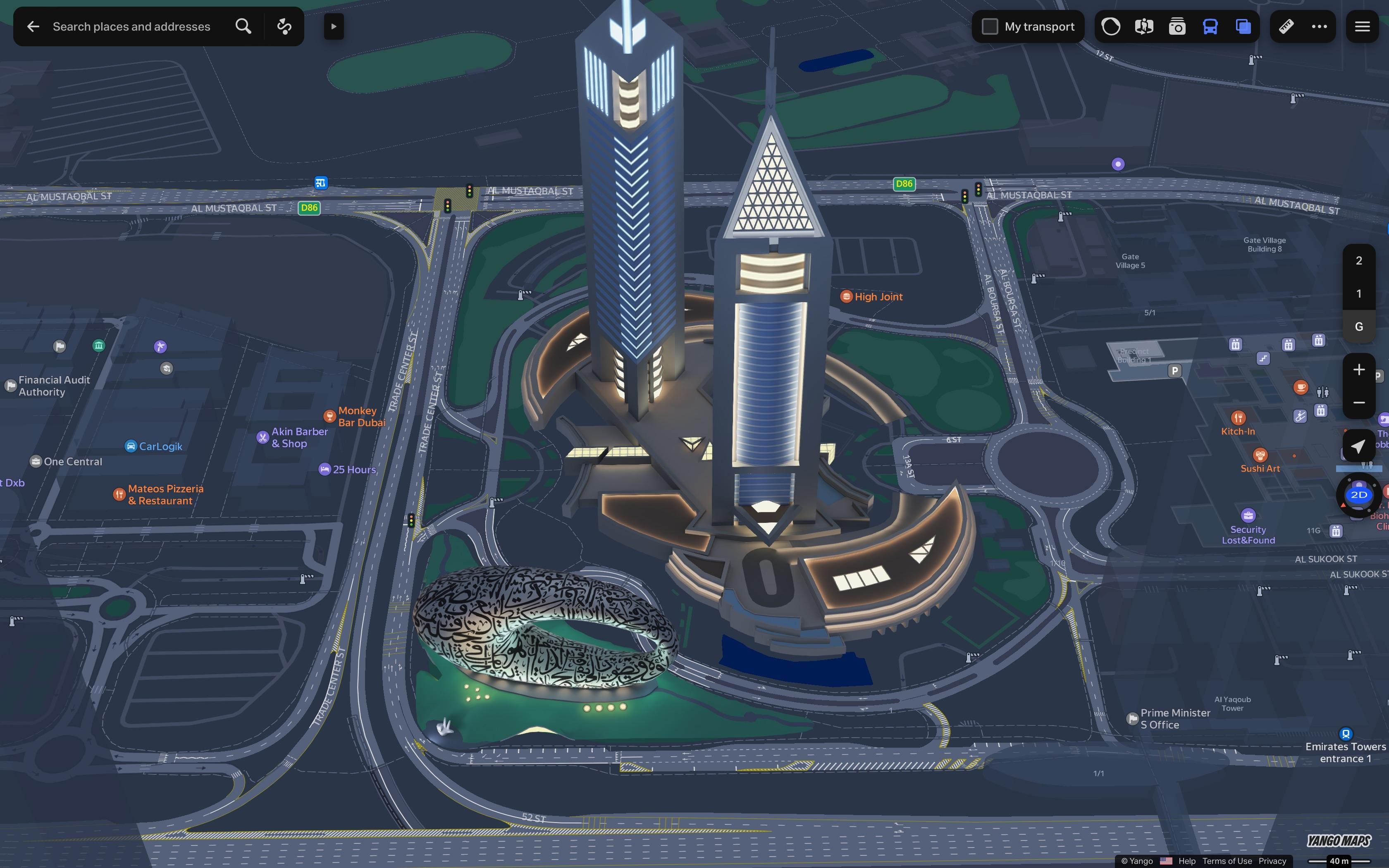This screenshot has width=1389, height=868.
Task: Open the map layers icon
Action: pyautogui.click(x=1243, y=26)
